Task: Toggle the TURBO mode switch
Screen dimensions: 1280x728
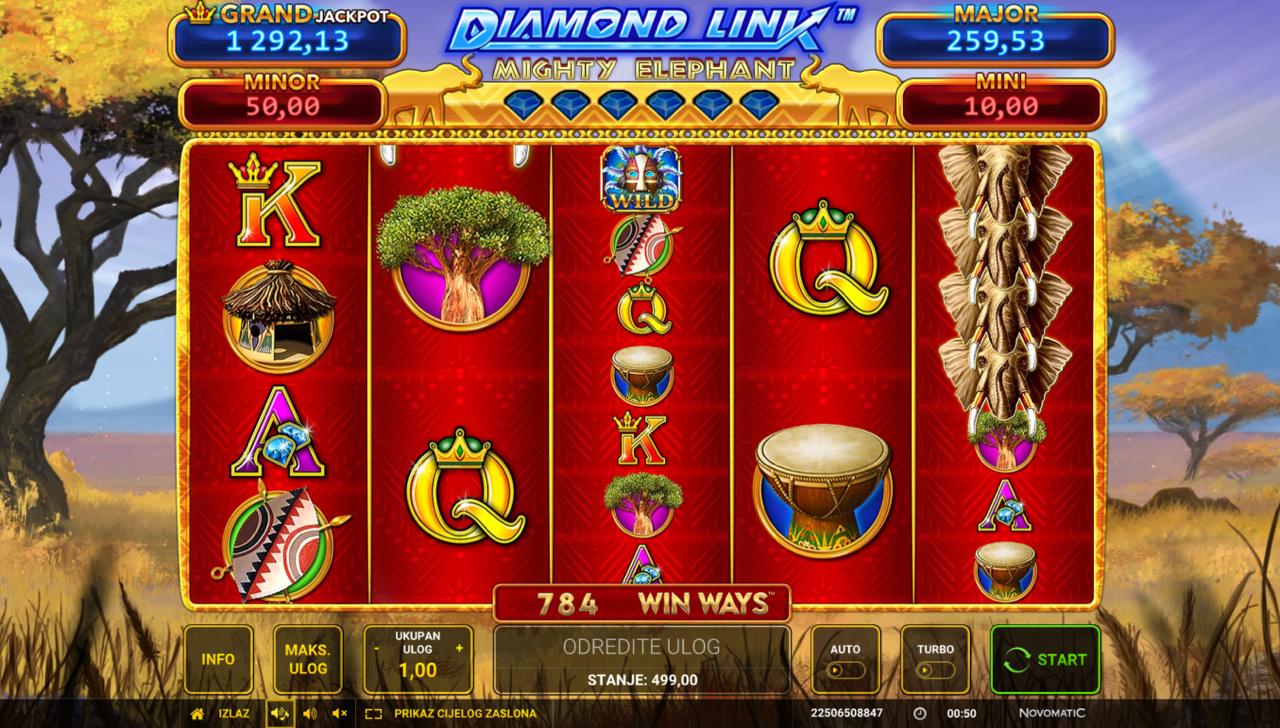Action: click(935, 669)
